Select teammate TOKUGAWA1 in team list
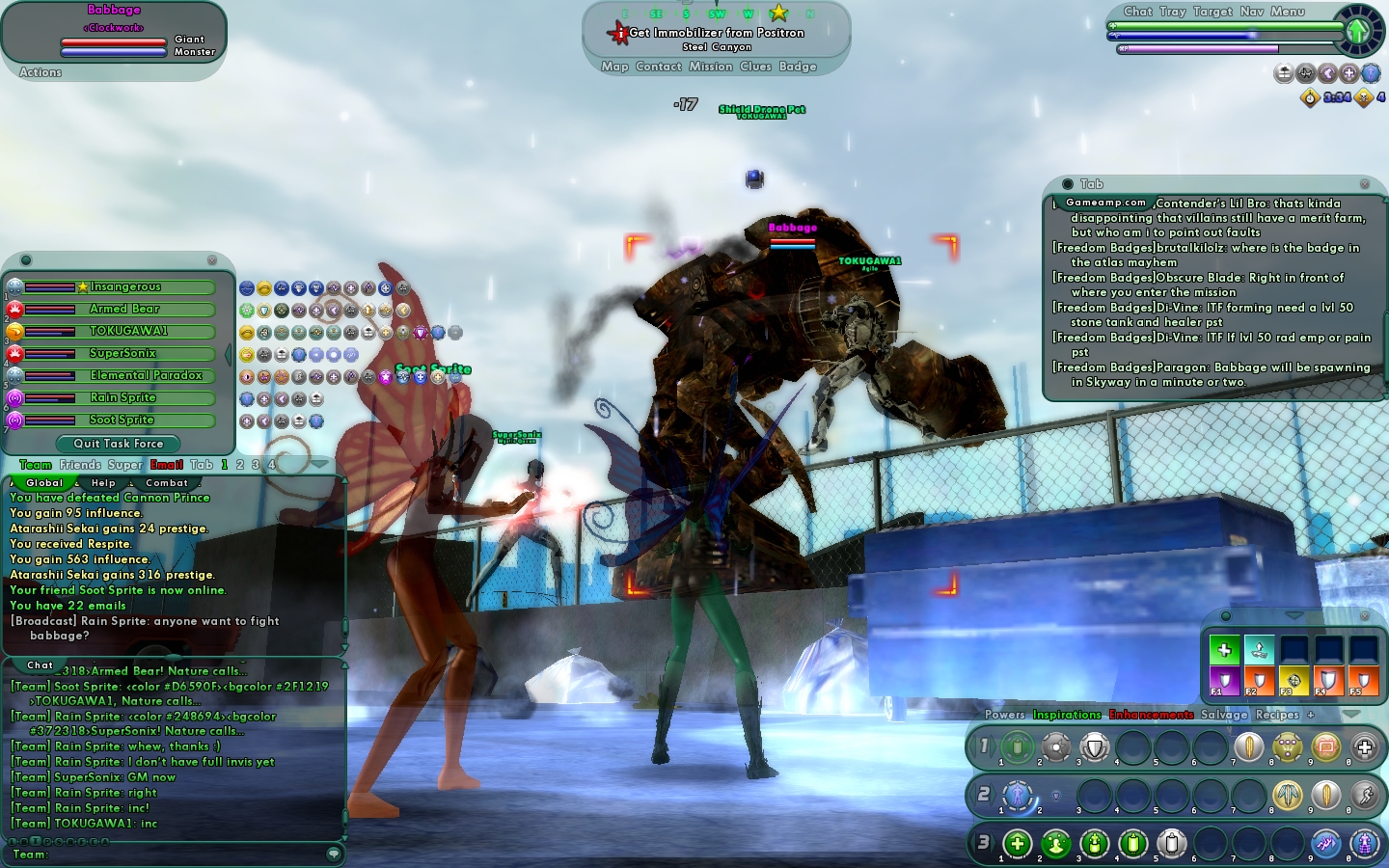Viewport: 1389px width, 868px height. (127, 331)
